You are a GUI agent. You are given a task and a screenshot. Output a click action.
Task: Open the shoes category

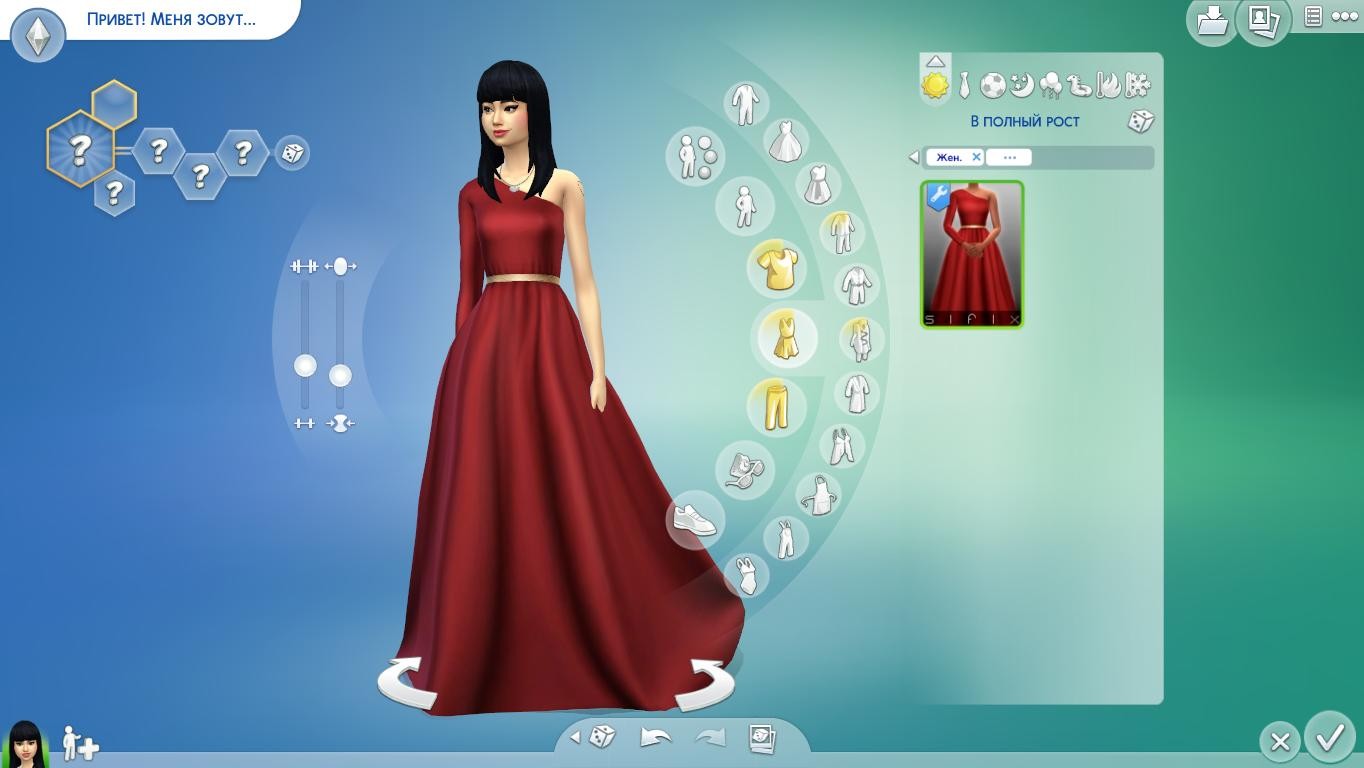click(695, 519)
